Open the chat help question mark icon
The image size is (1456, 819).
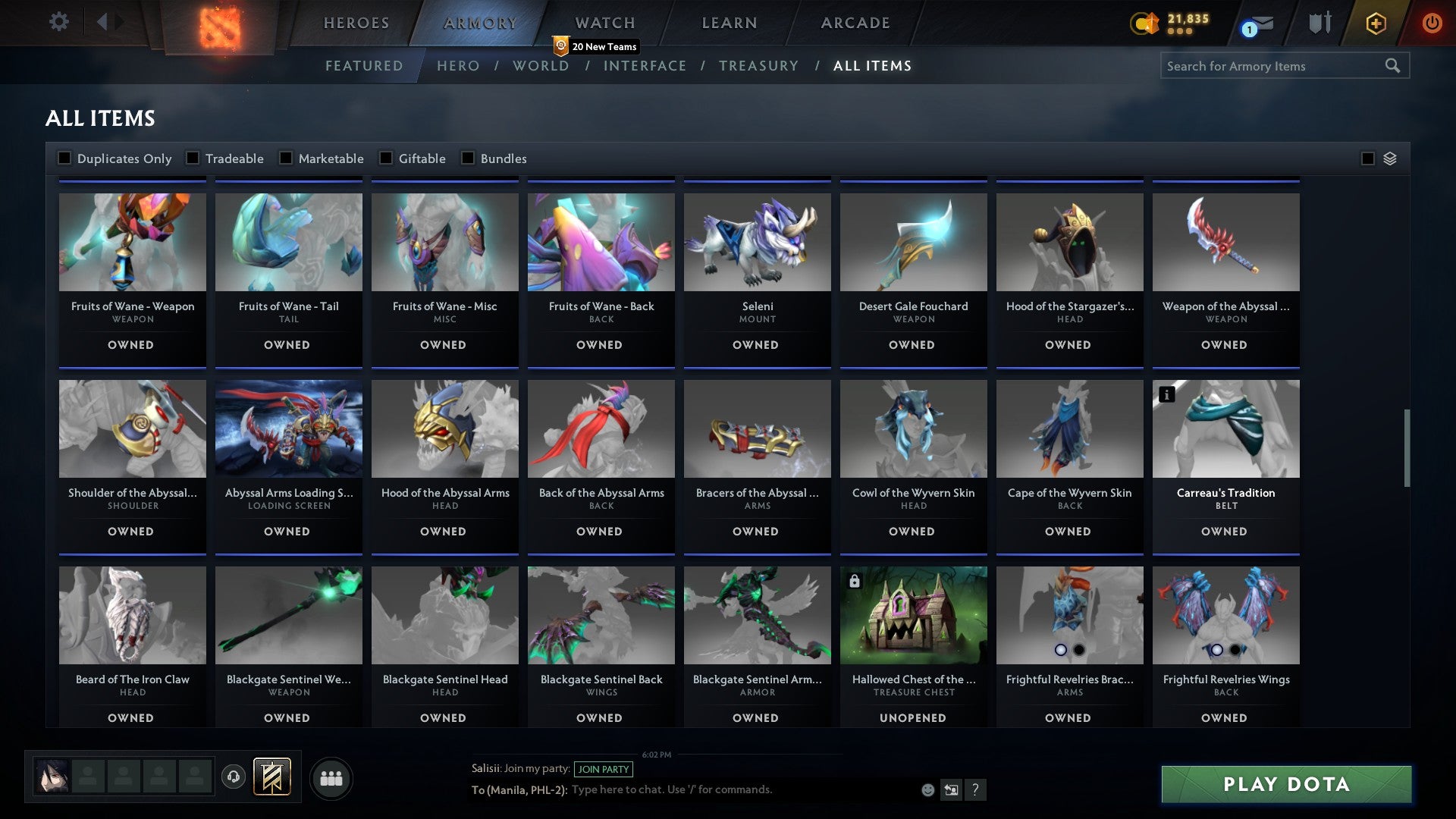point(977,790)
